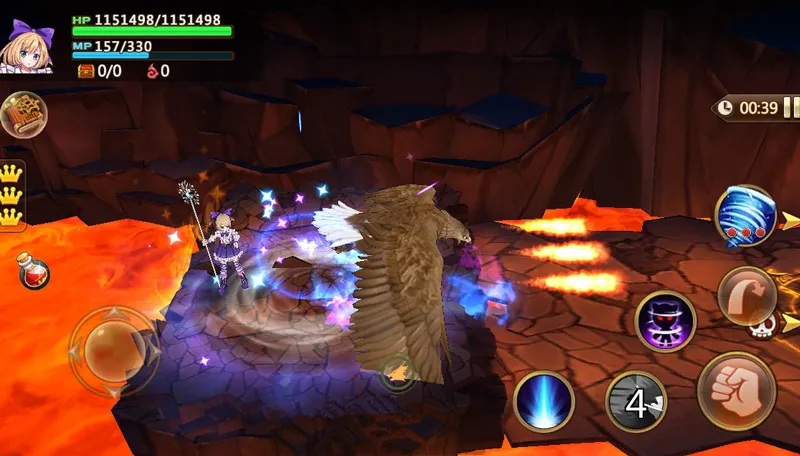
Task: Use the curved arrow jump button
Action: tap(746, 296)
